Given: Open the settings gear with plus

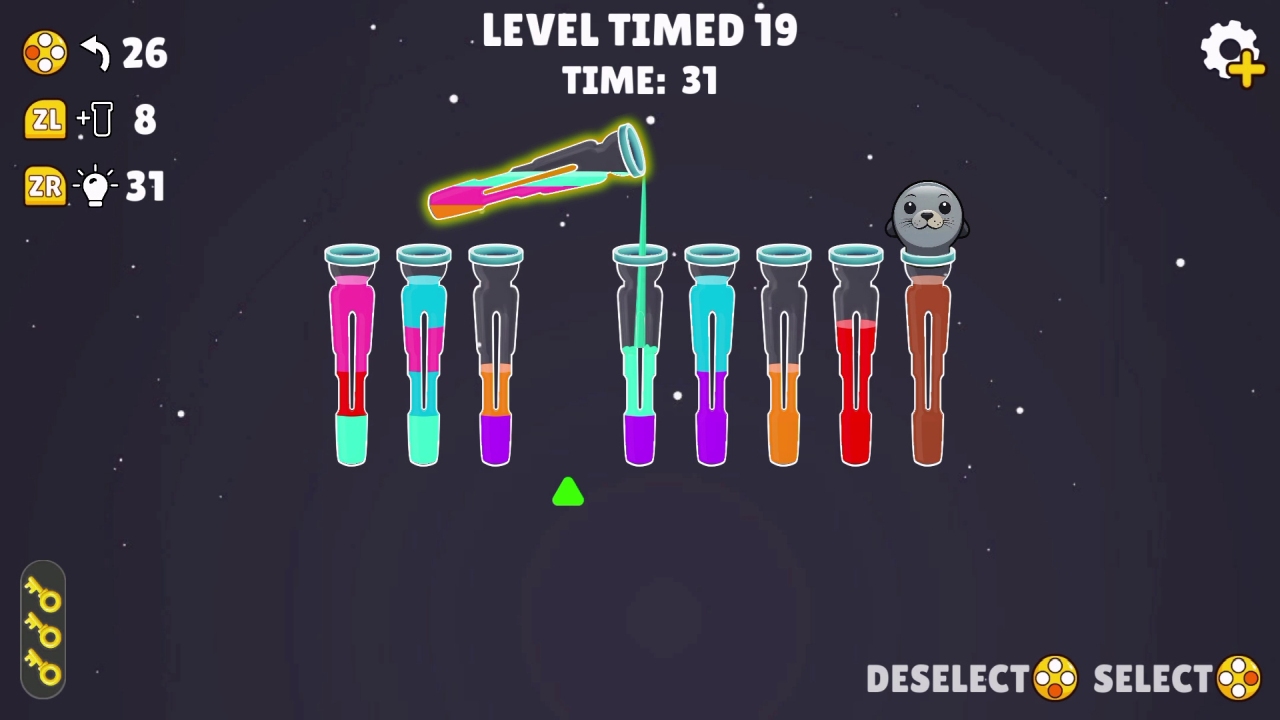Looking at the screenshot, I should 1232,54.
